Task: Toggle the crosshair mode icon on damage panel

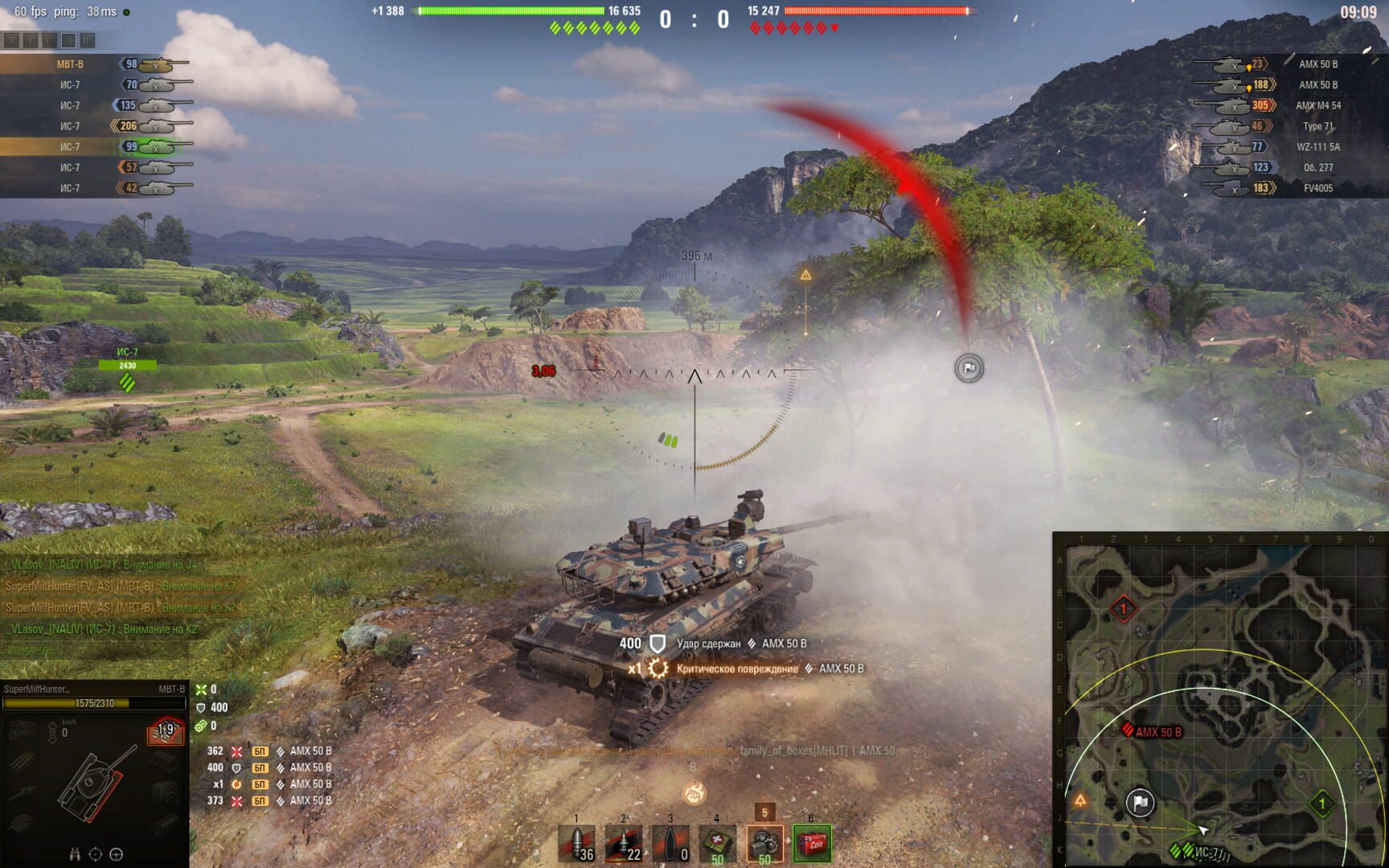Action: [96, 854]
